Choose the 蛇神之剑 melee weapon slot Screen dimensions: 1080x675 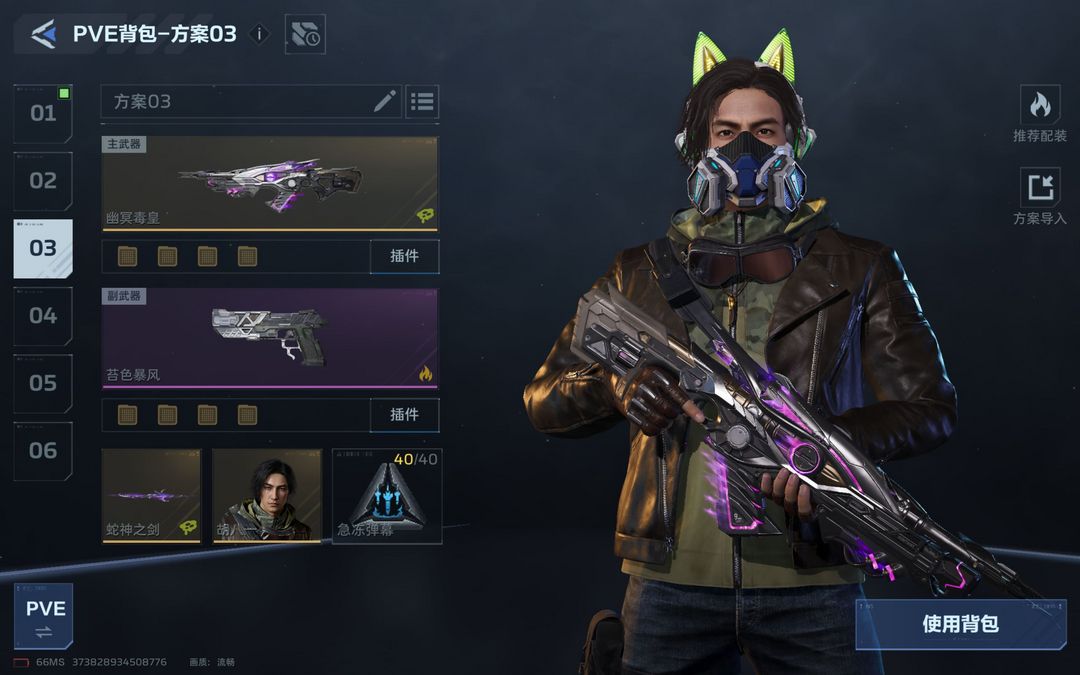click(x=151, y=495)
